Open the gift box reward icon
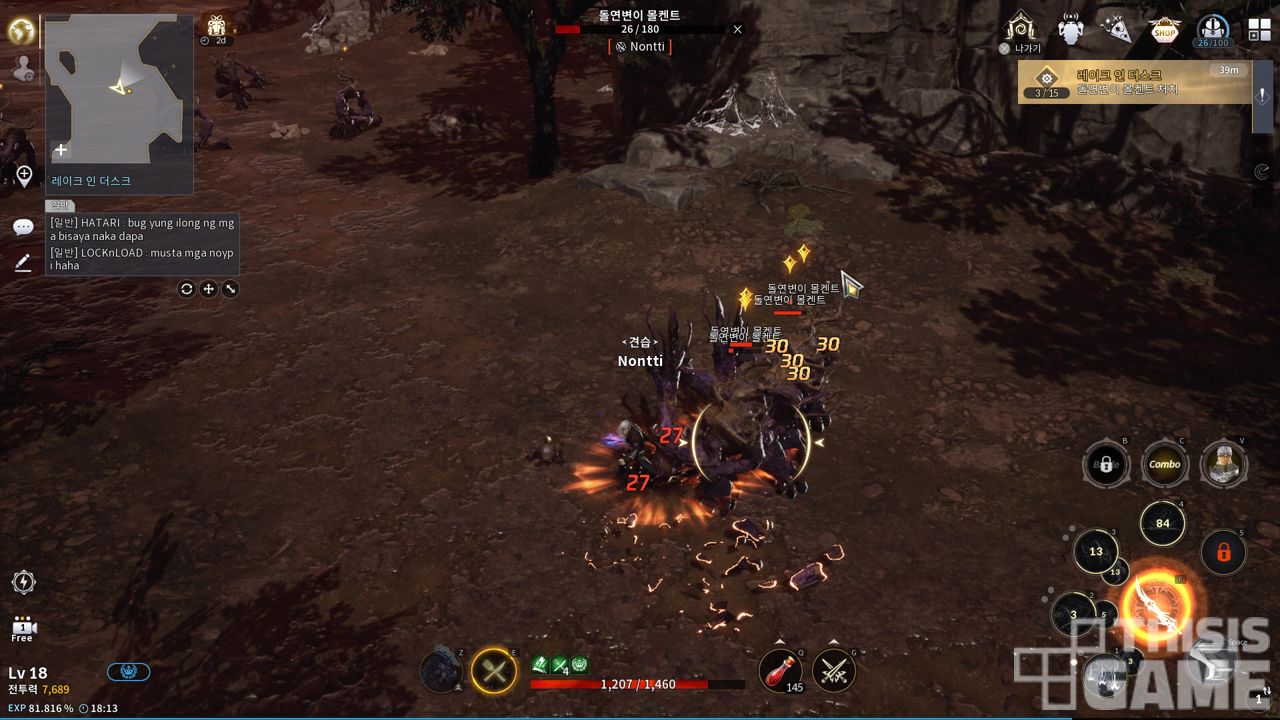 coord(216,28)
